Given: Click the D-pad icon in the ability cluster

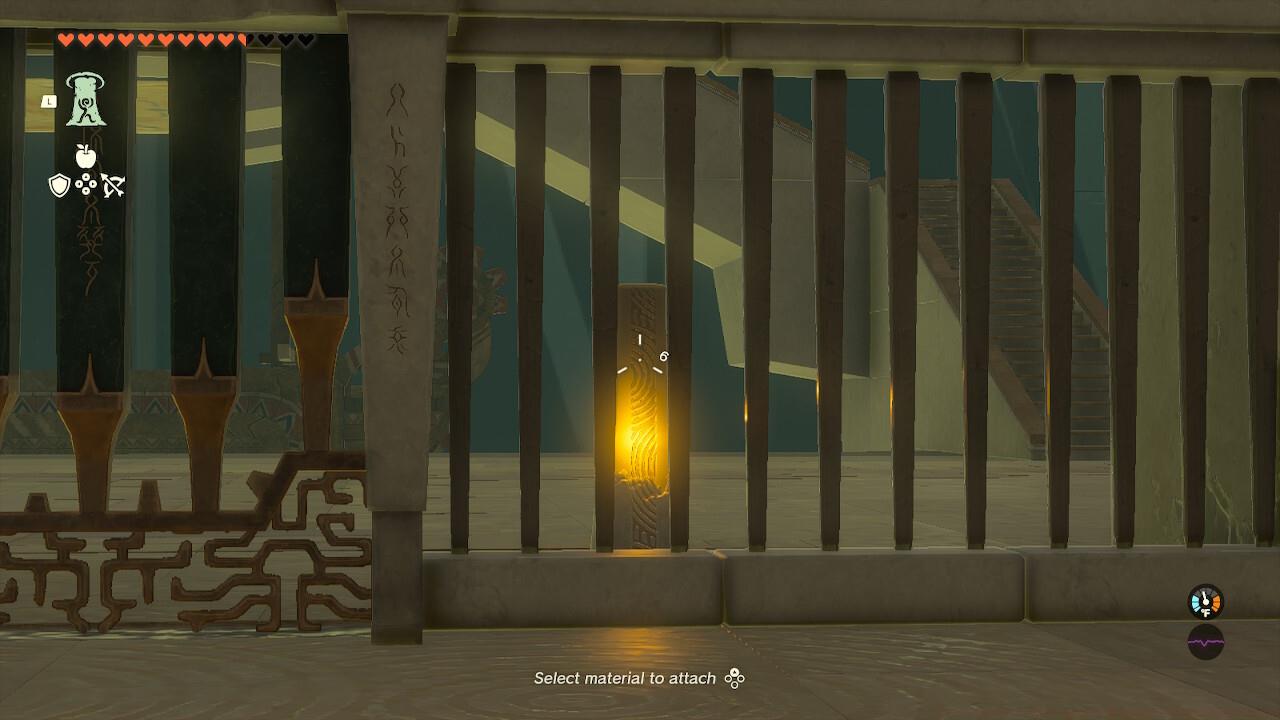Looking at the screenshot, I should coord(85,185).
